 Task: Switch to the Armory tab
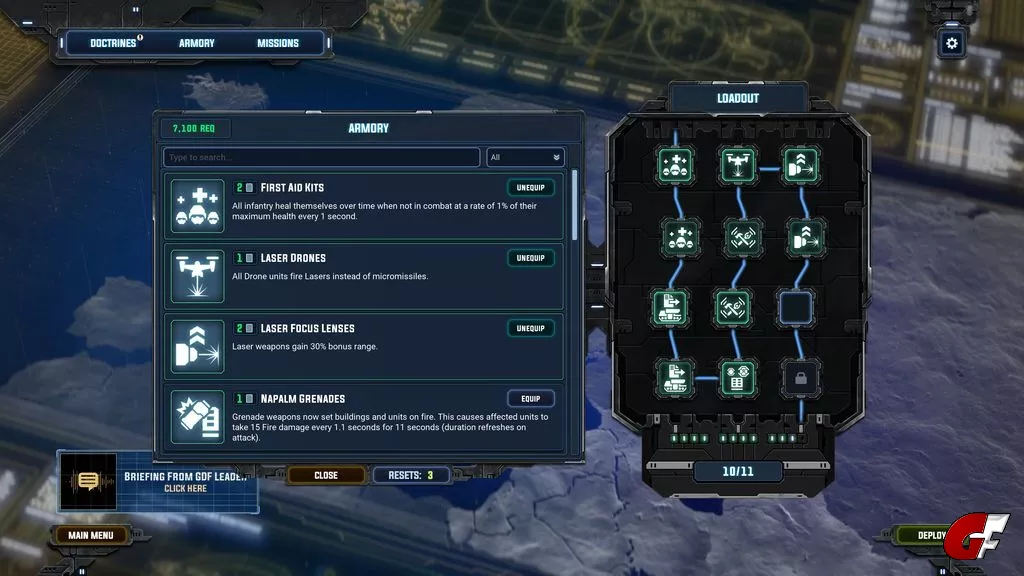(197, 43)
